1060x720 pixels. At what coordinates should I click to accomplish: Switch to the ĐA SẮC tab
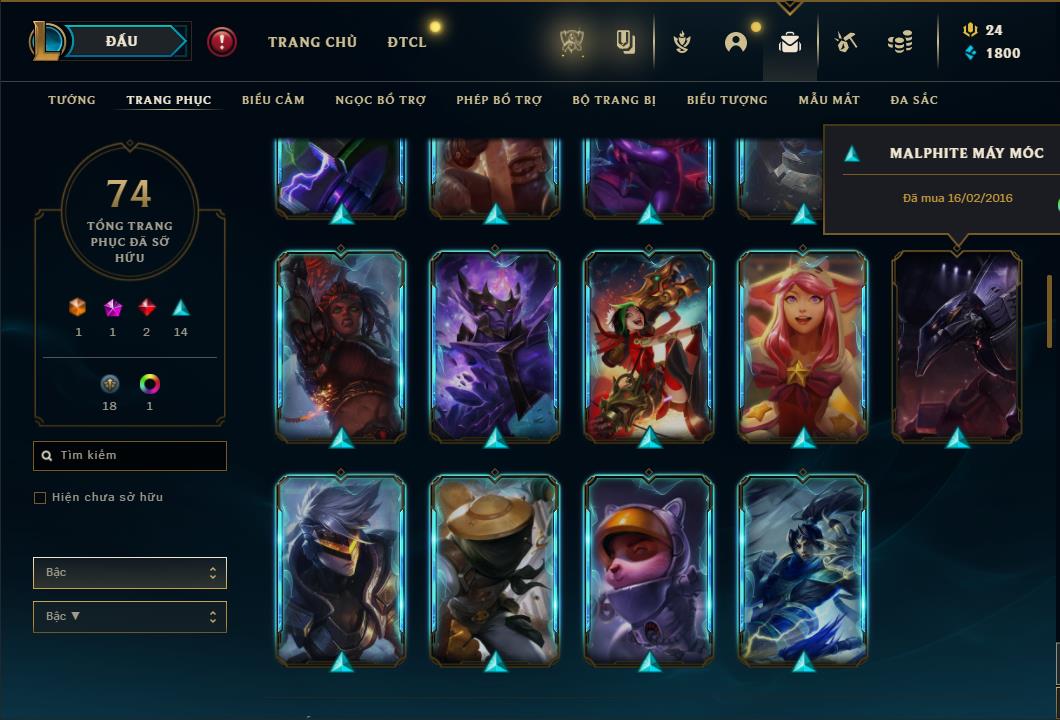coord(914,100)
